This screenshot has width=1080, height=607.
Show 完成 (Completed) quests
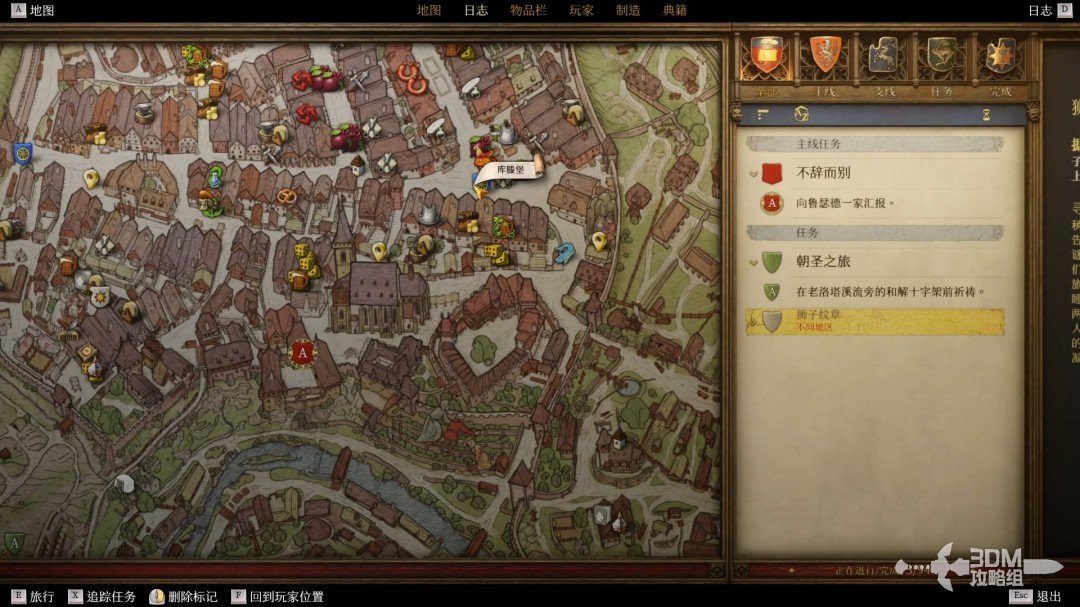tap(999, 56)
